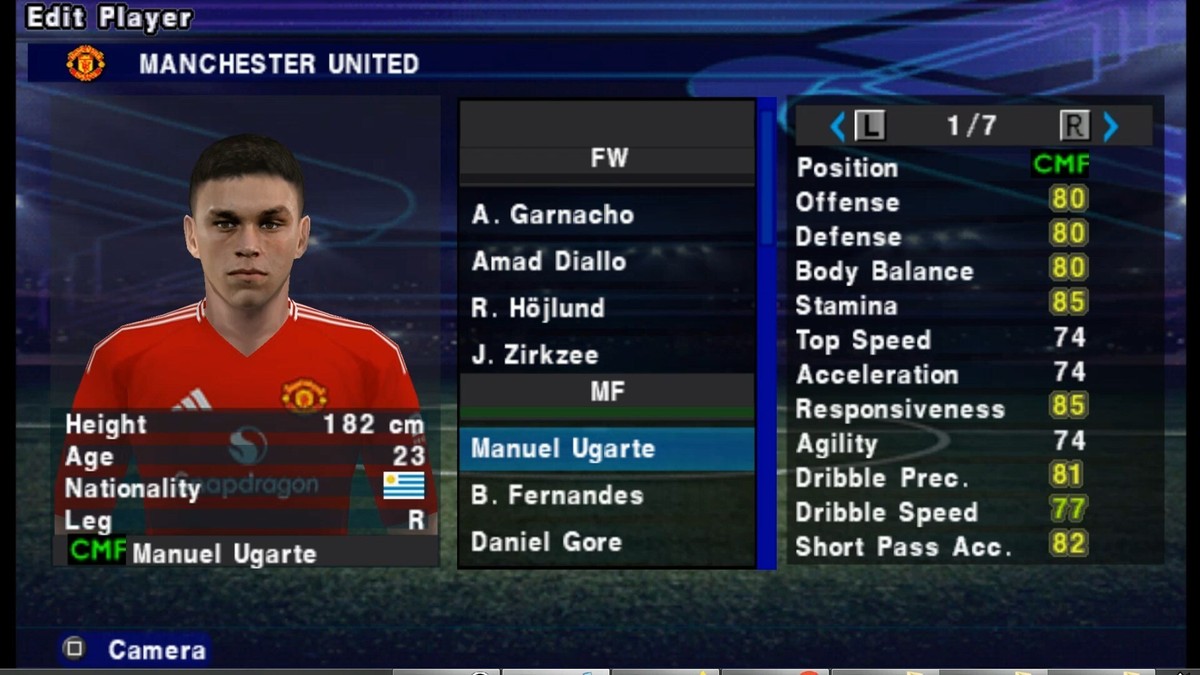Select the Short Pass Acc. attribute row

click(x=941, y=547)
